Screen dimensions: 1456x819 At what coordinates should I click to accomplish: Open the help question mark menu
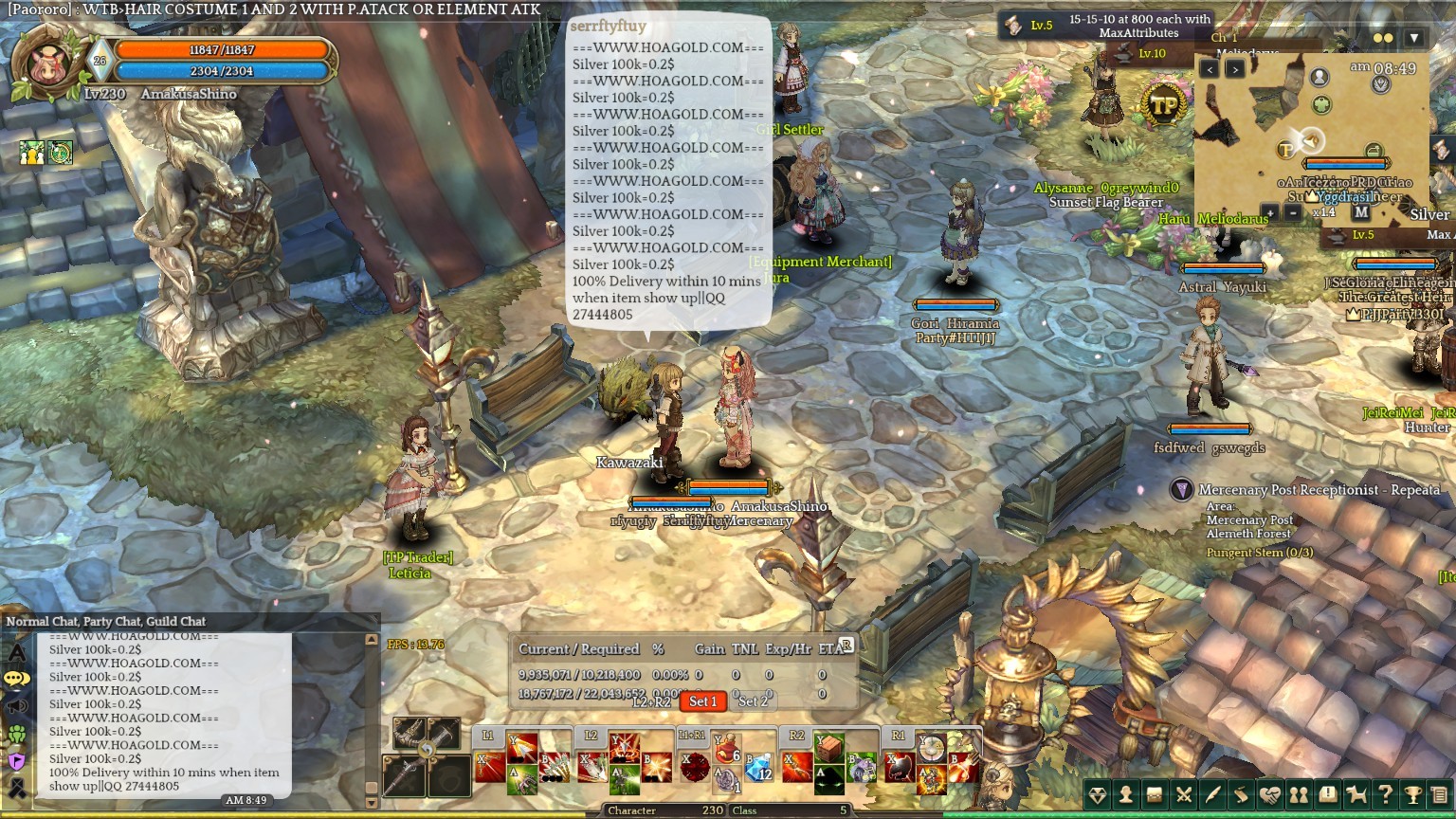pyautogui.click(x=1385, y=795)
